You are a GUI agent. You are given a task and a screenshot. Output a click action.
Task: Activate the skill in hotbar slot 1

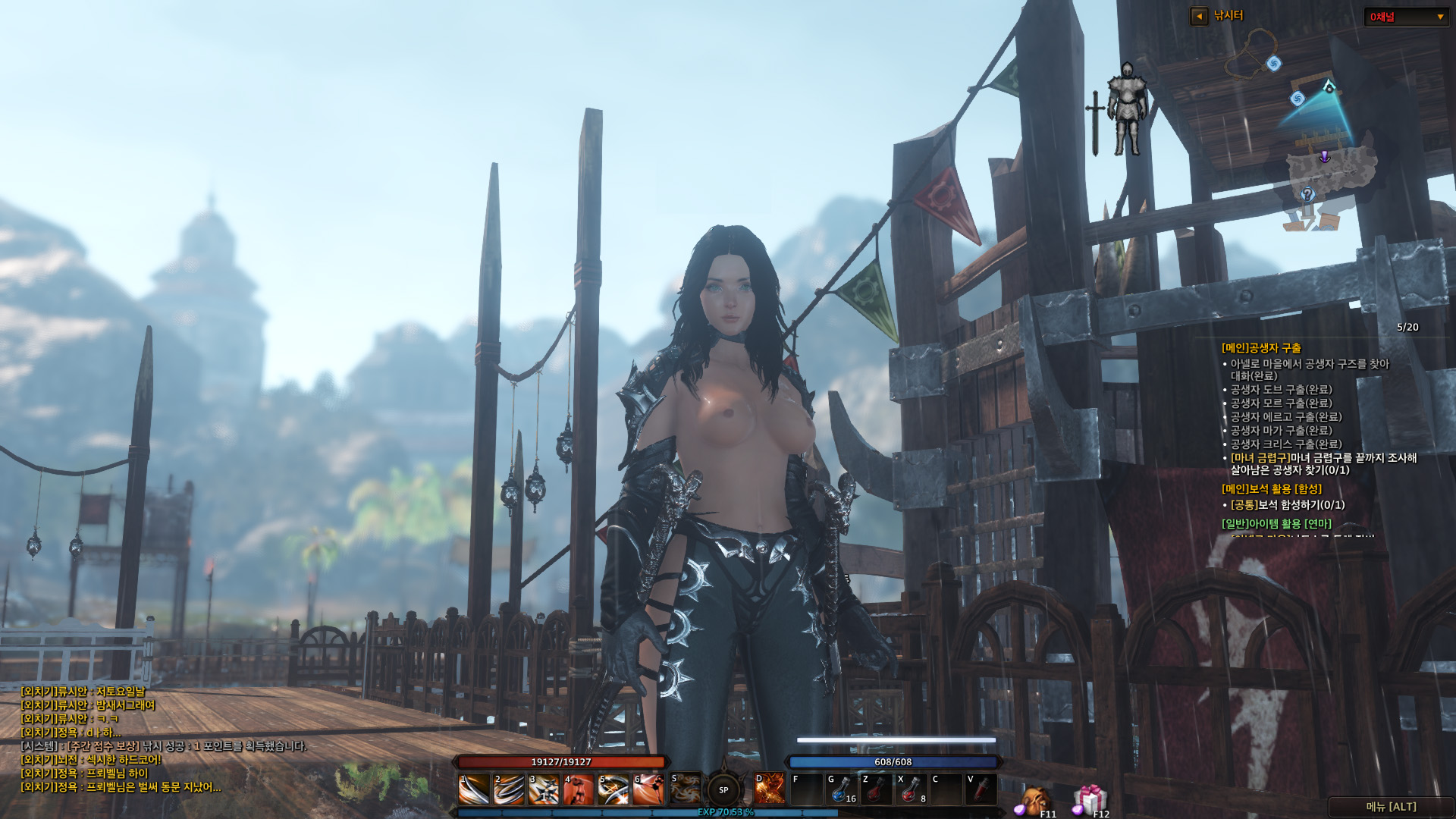coord(474,789)
